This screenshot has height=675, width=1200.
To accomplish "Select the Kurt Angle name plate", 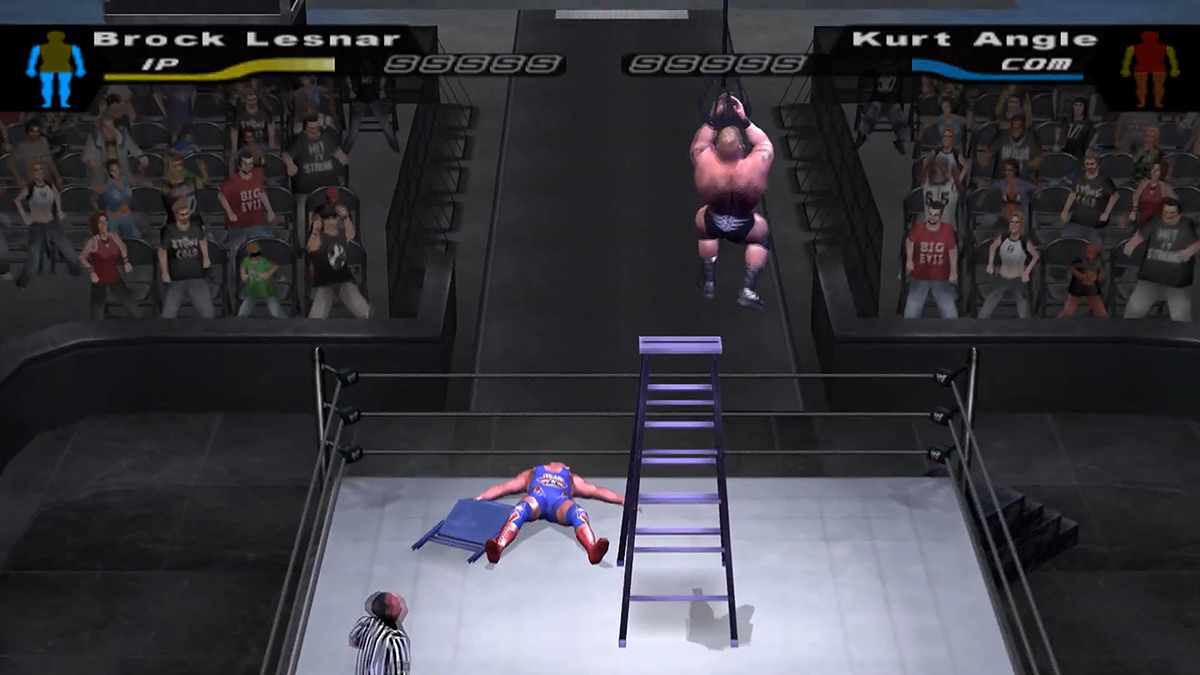I will [974, 40].
